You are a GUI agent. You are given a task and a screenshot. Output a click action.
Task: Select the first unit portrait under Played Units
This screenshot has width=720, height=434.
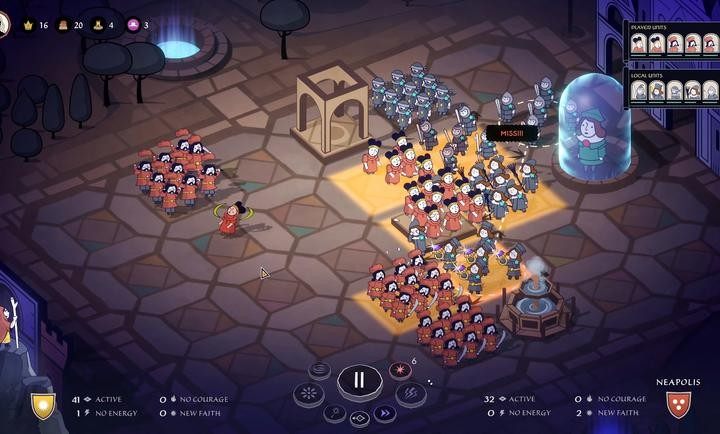639,44
